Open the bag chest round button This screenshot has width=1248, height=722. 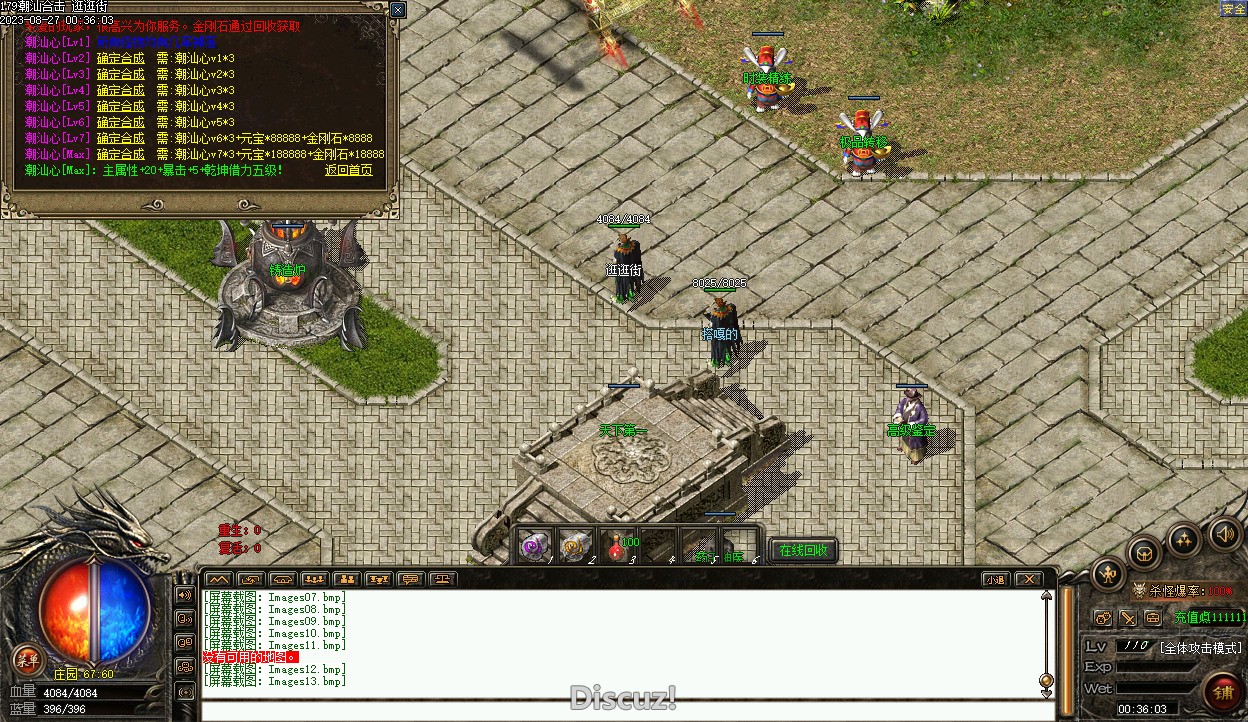(1145, 552)
